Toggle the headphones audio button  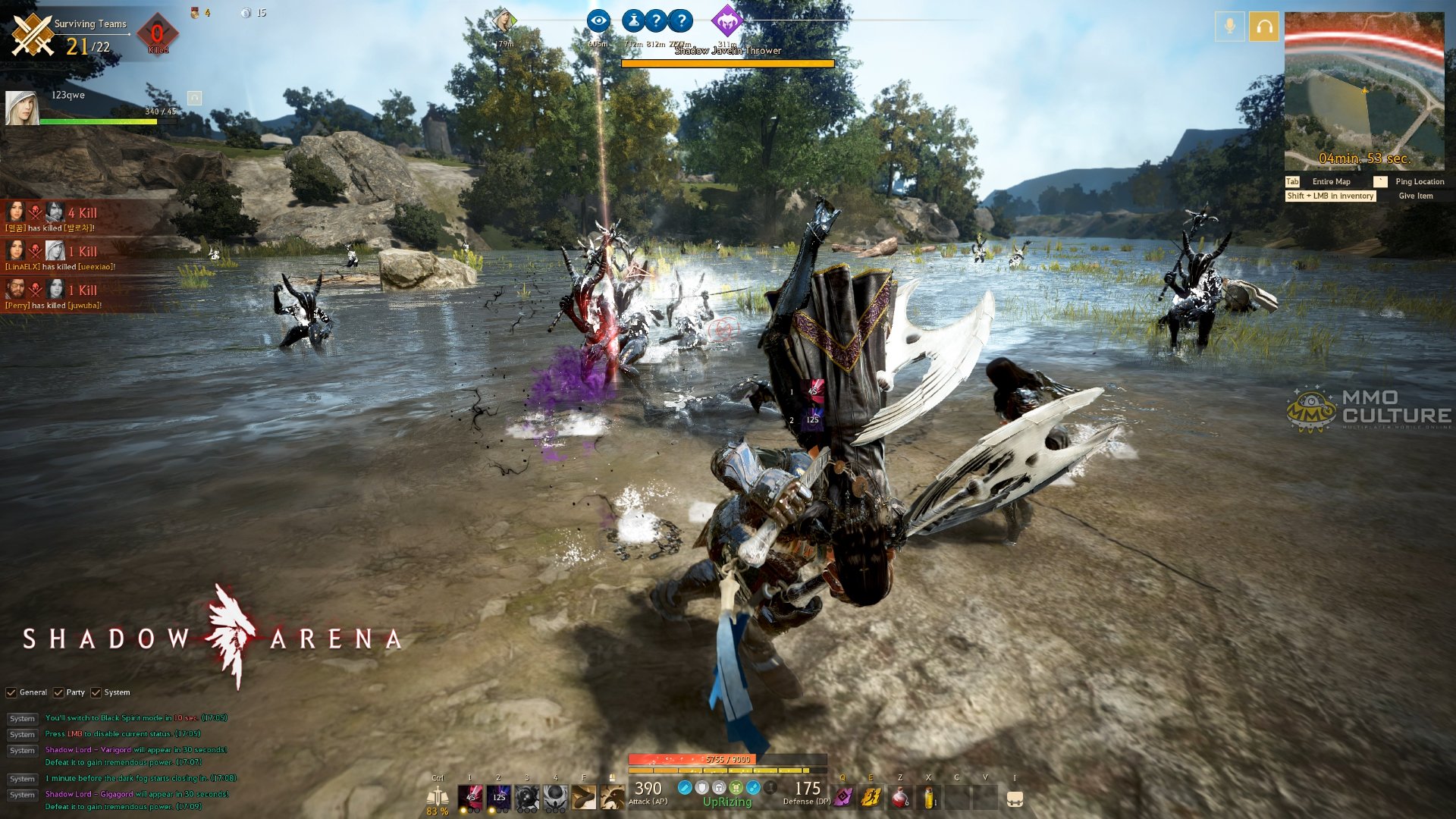(1264, 27)
